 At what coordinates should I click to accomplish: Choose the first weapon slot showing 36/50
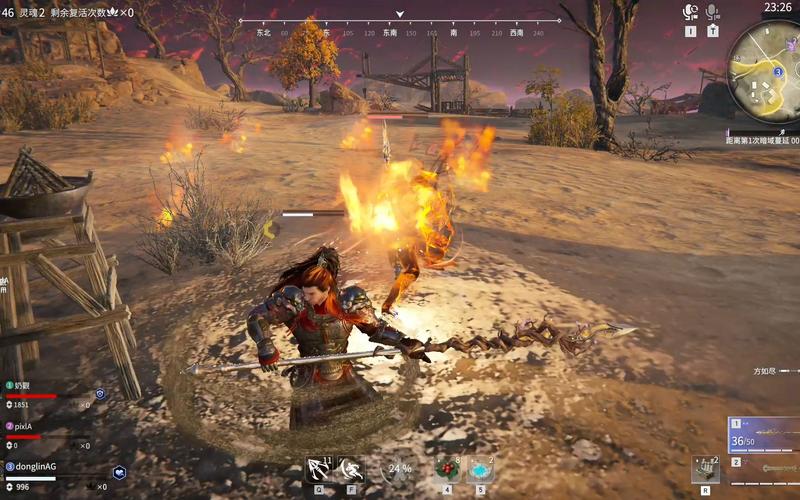pyautogui.click(x=764, y=434)
